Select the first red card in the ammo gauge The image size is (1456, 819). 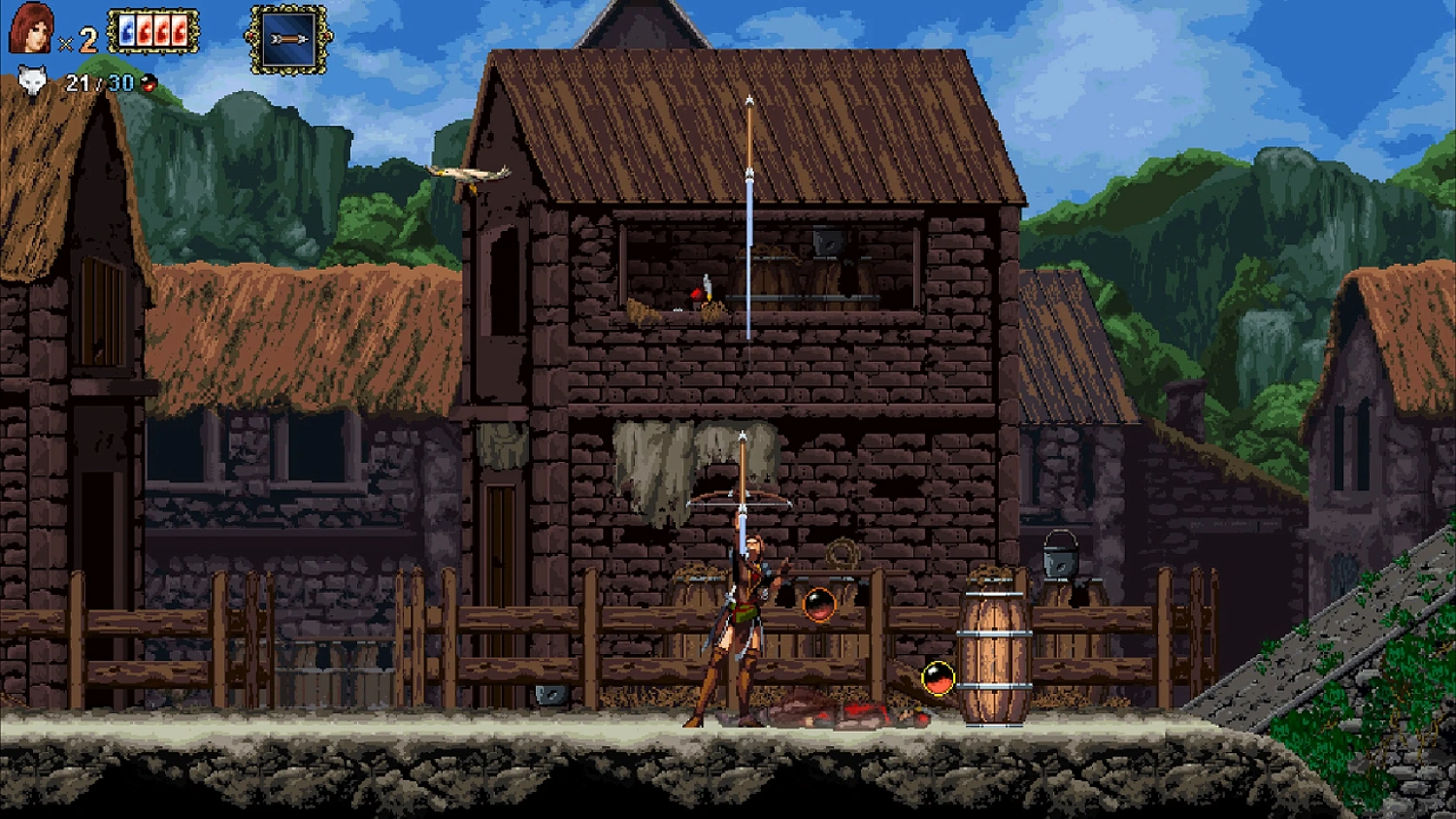tap(146, 29)
